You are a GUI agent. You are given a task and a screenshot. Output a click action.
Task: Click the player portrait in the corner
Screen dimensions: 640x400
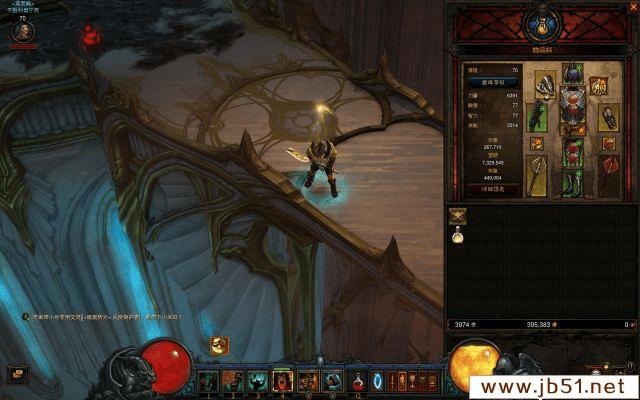pyautogui.click(x=22, y=33)
